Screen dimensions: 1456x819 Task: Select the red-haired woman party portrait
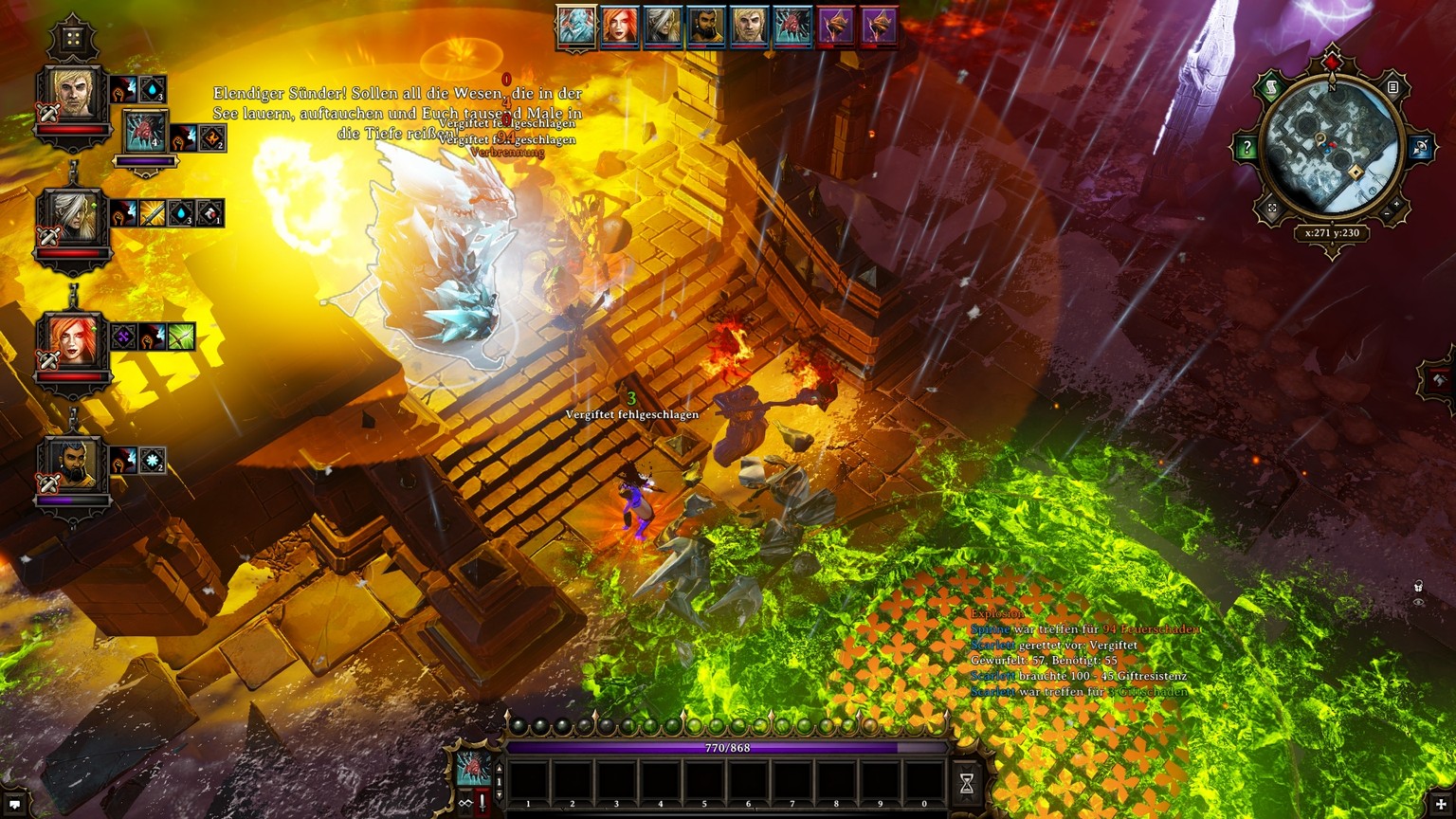pos(74,341)
